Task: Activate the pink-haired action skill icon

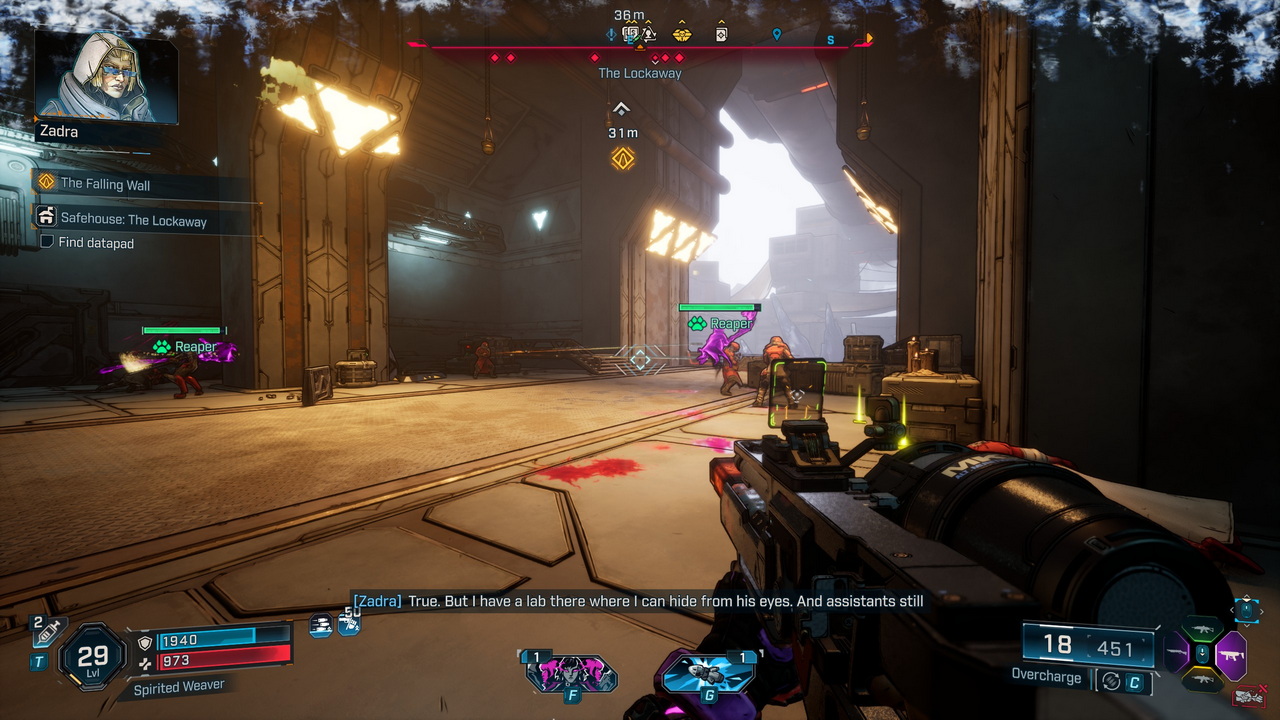Action: [x=570, y=673]
